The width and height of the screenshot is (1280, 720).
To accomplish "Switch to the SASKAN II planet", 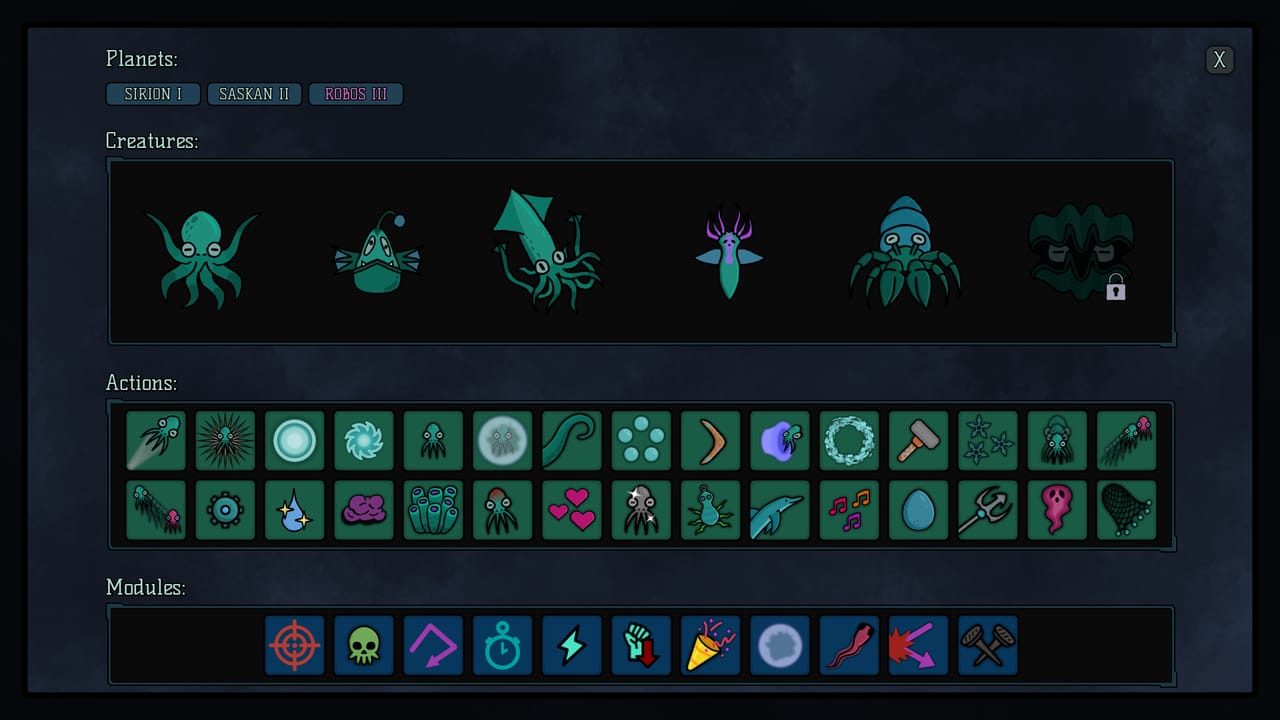I will [254, 93].
